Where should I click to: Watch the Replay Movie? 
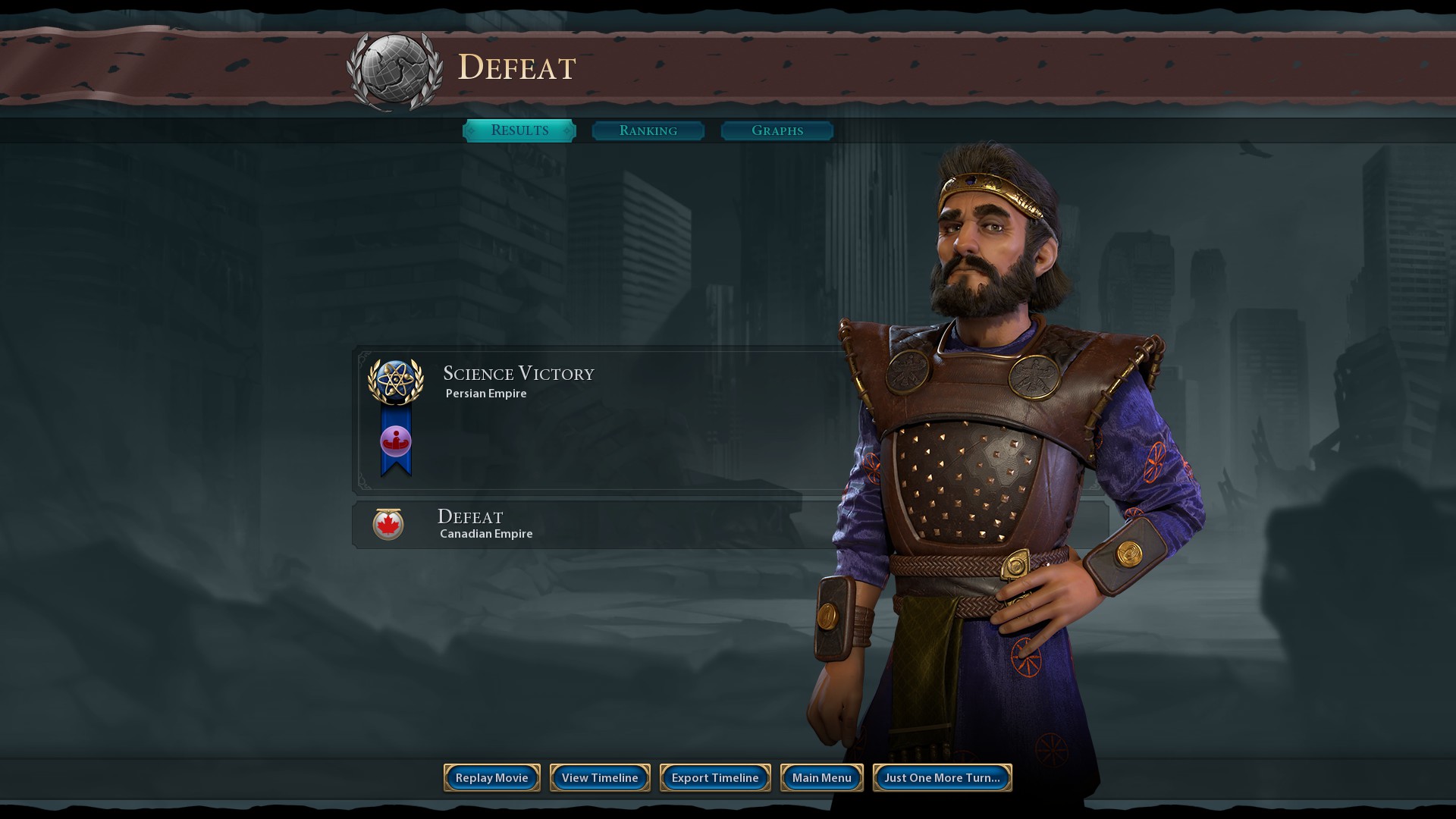[491, 777]
